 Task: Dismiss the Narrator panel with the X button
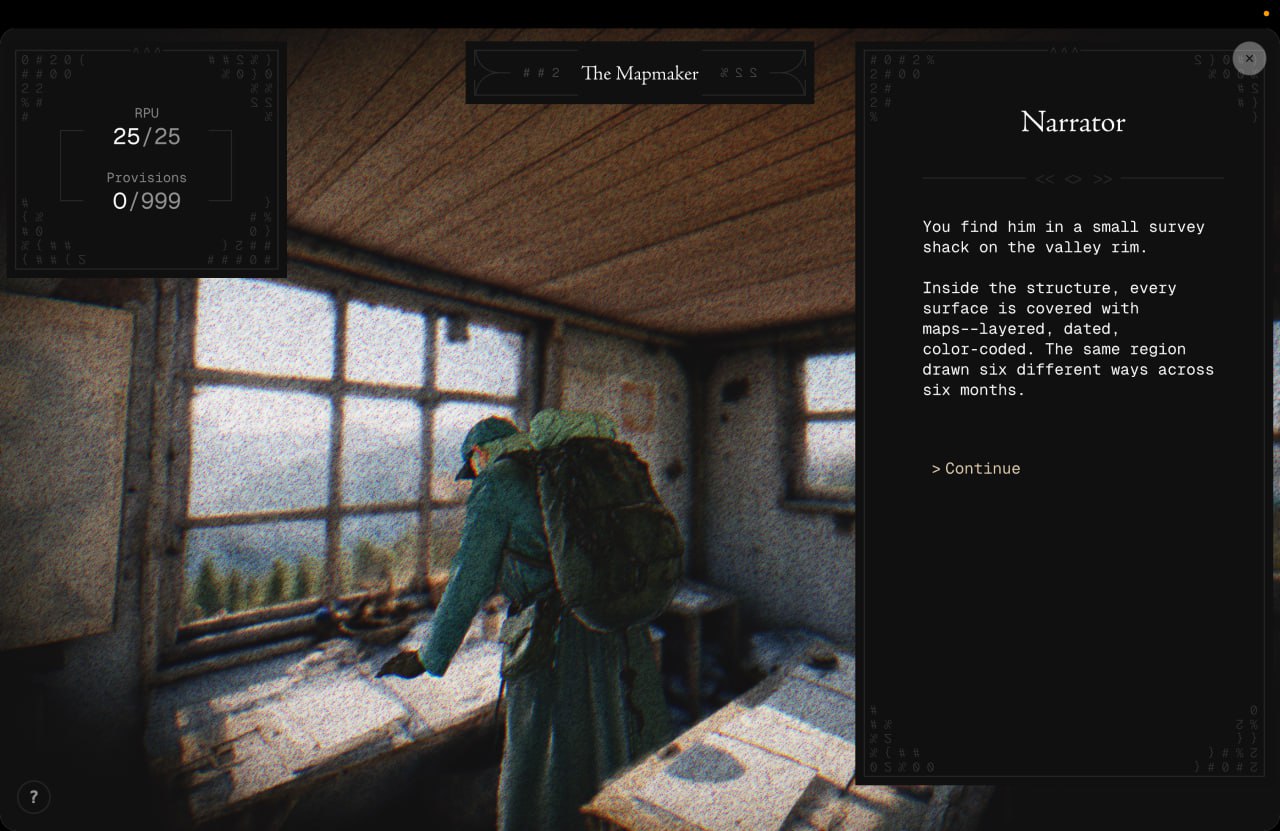point(1248,58)
